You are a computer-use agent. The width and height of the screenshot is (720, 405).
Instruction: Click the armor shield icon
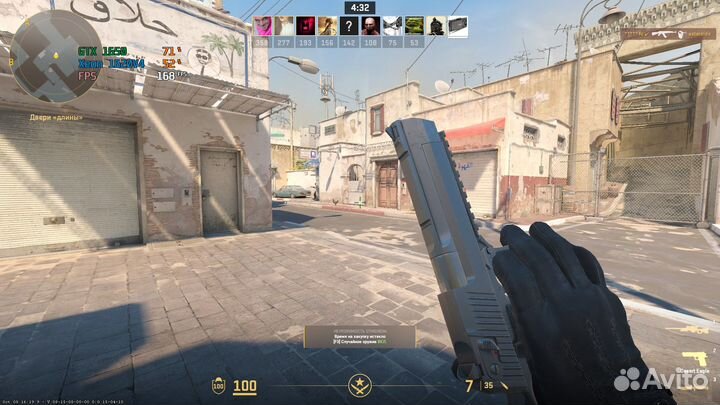[x=218, y=385]
